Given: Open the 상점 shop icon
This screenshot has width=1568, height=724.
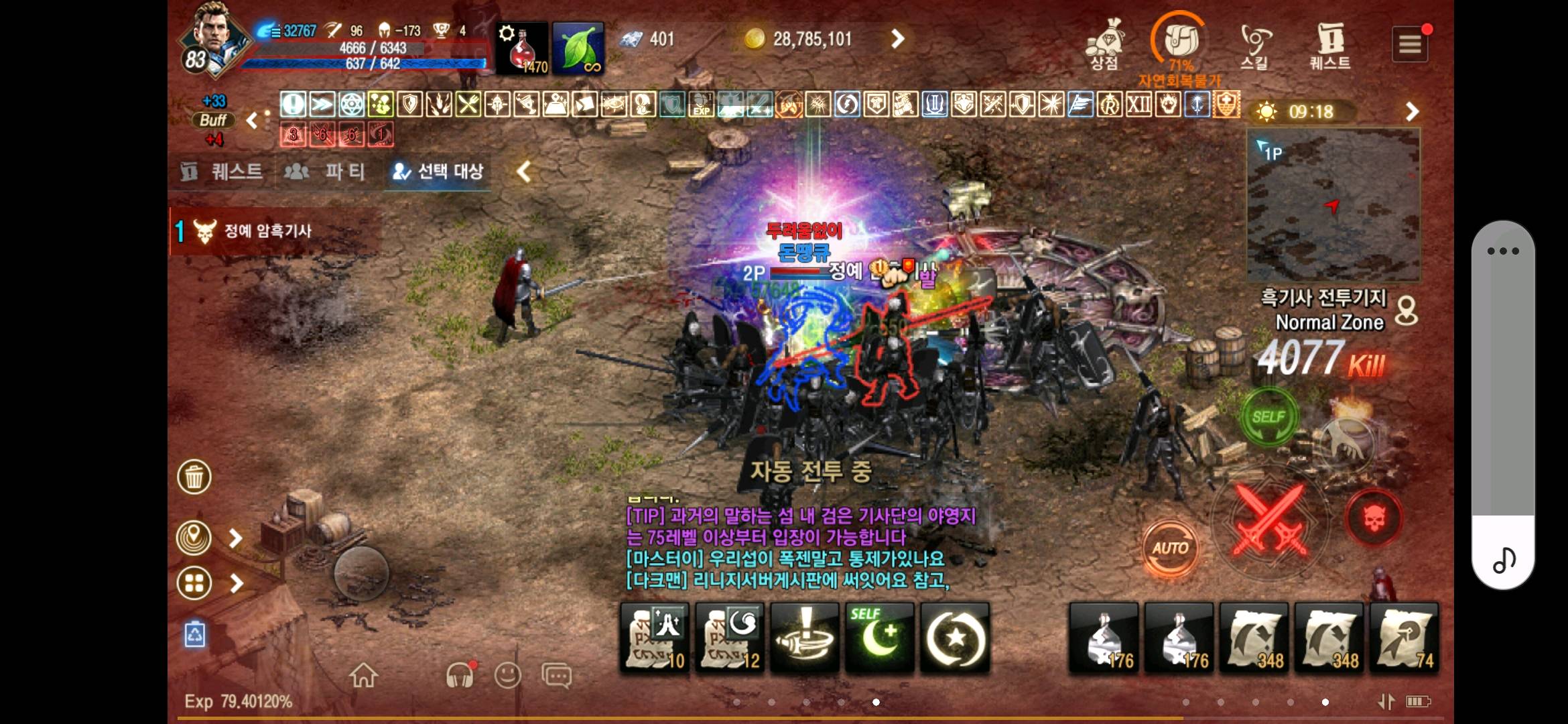Looking at the screenshot, I should click(x=1104, y=42).
